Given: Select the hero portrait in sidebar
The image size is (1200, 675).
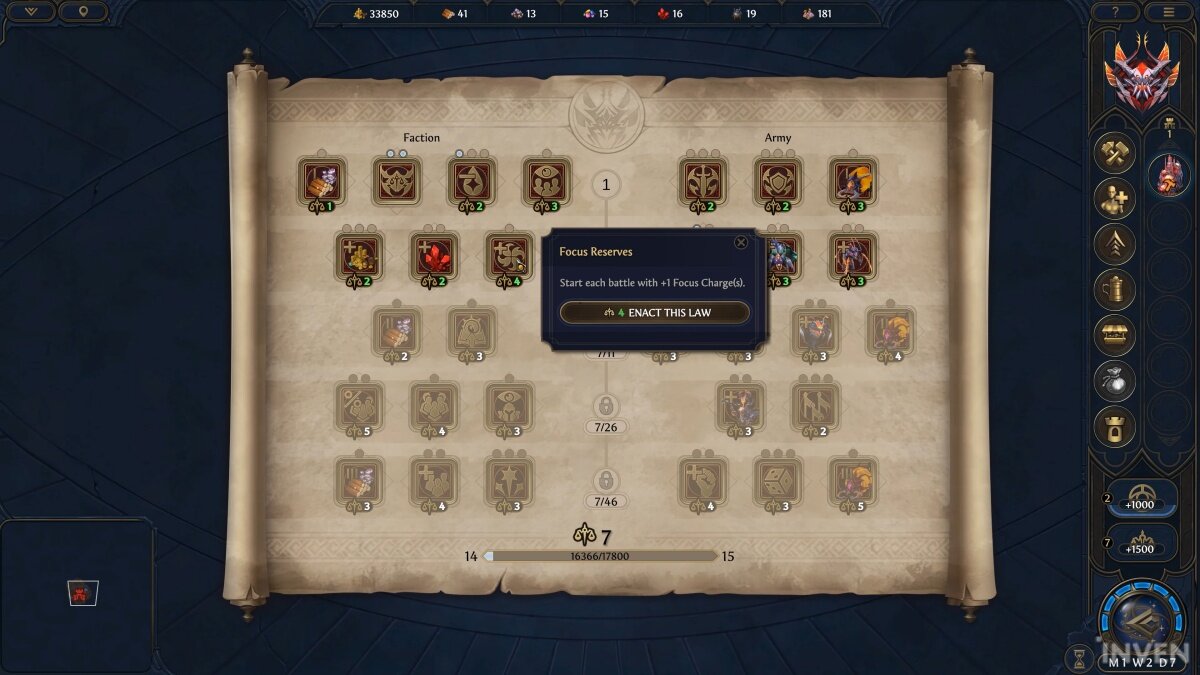Looking at the screenshot, I should tap(1167, 175).
